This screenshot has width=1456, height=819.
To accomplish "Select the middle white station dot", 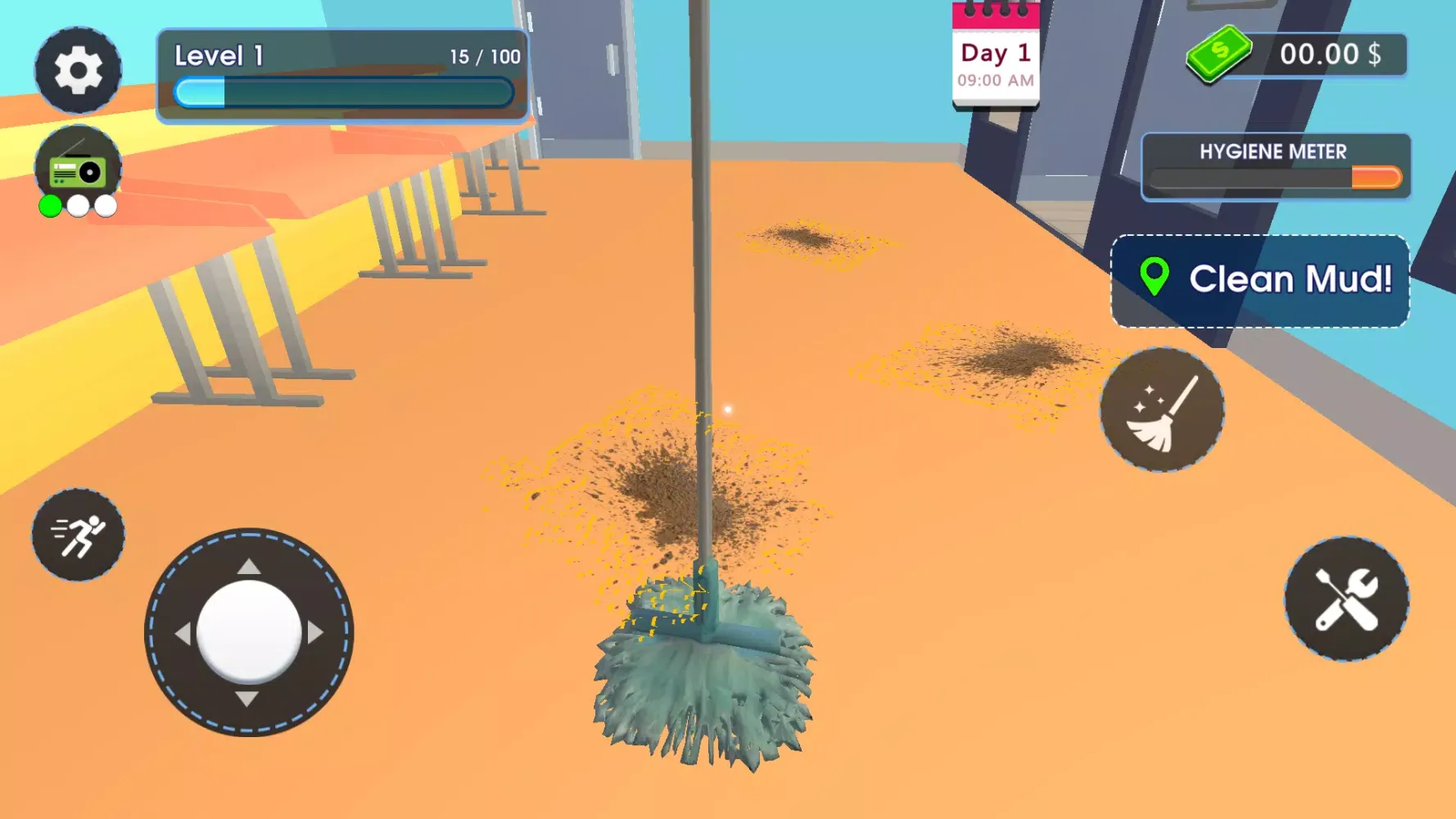I will (x=76, y=207).
